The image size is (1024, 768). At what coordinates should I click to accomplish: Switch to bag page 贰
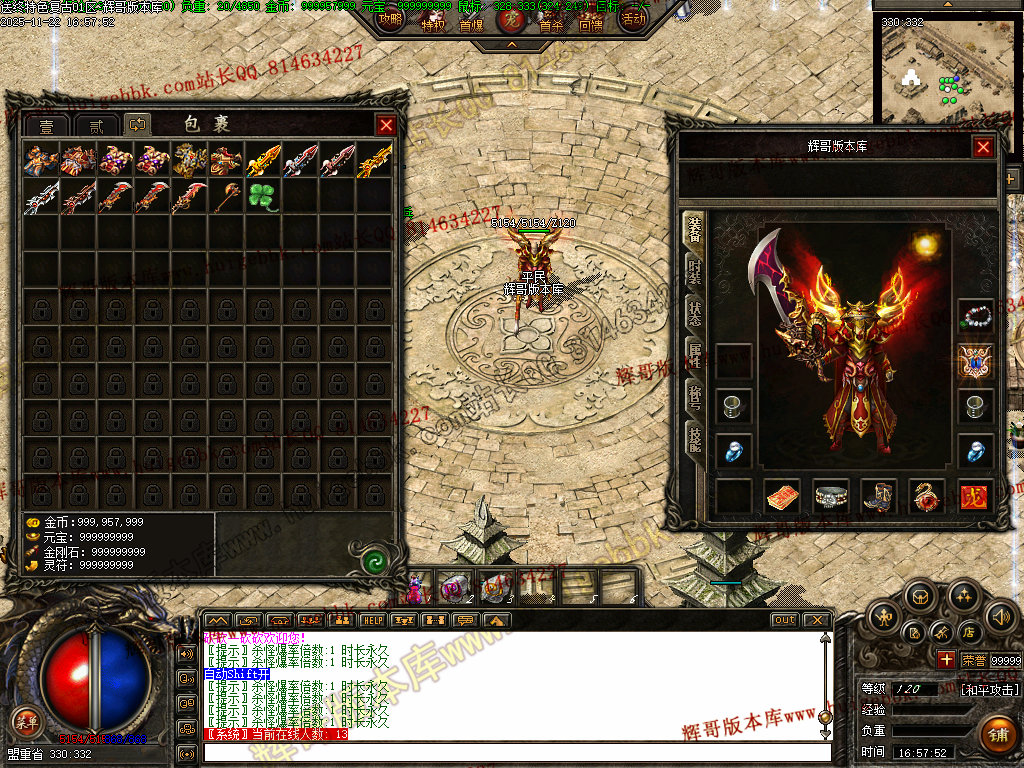(96, 126)
